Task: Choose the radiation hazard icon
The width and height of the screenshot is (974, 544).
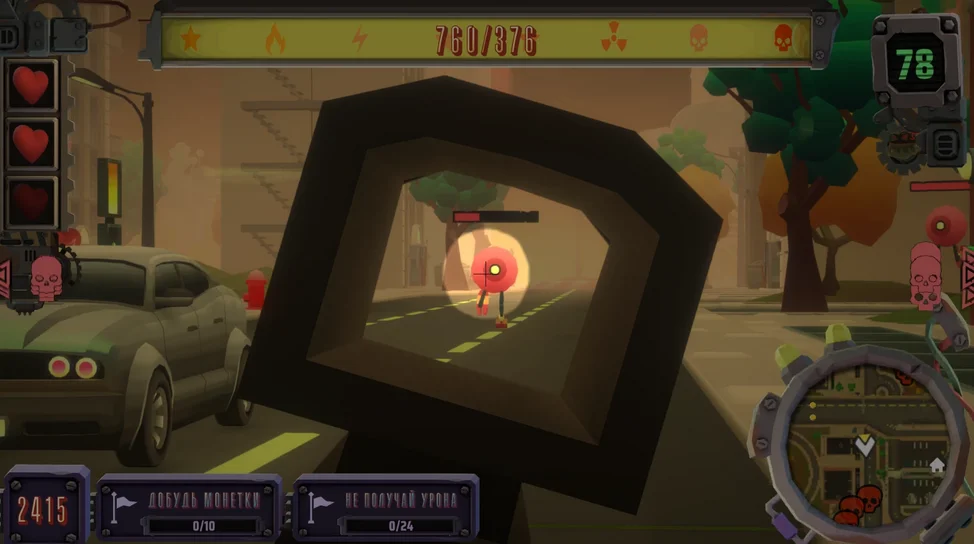Action: [613, 40]
